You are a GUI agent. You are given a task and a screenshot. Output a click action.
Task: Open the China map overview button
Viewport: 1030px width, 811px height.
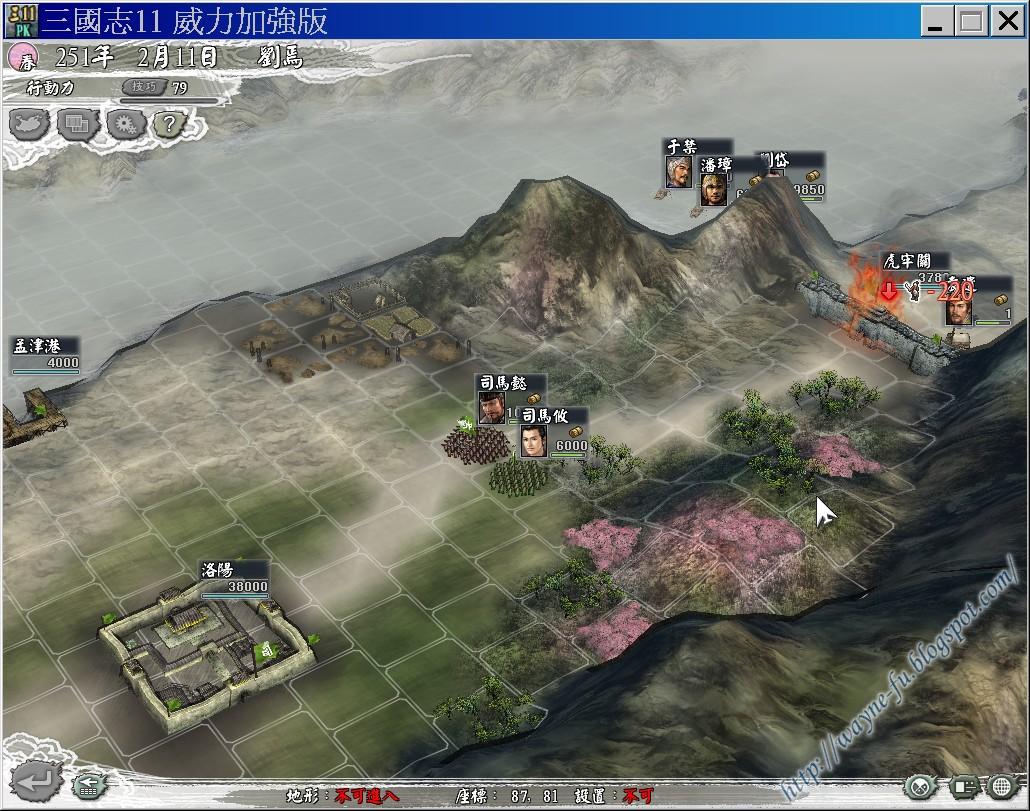tap(30, 124)
